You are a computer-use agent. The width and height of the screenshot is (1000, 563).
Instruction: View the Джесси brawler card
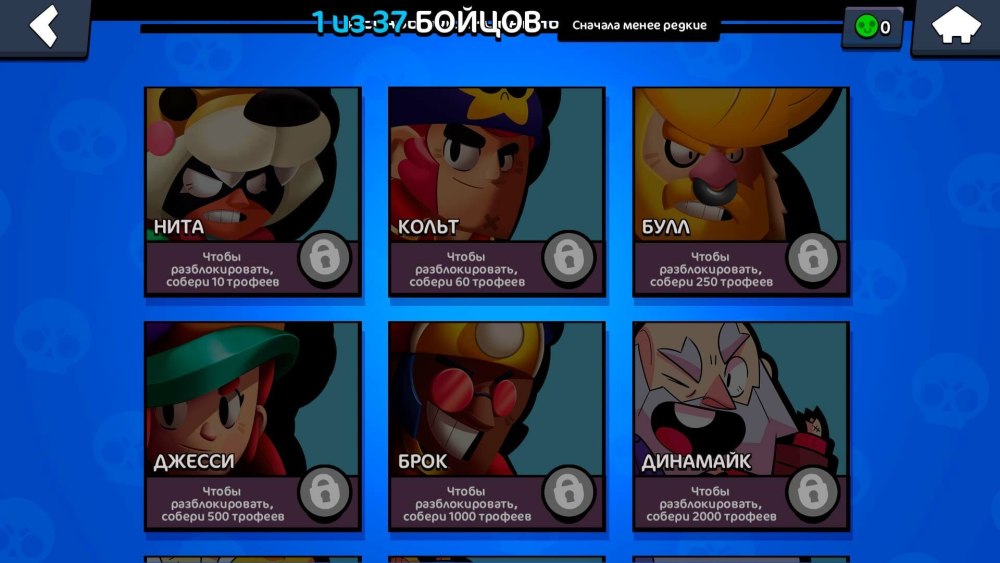pyautogui.click(x=253, y=425)
